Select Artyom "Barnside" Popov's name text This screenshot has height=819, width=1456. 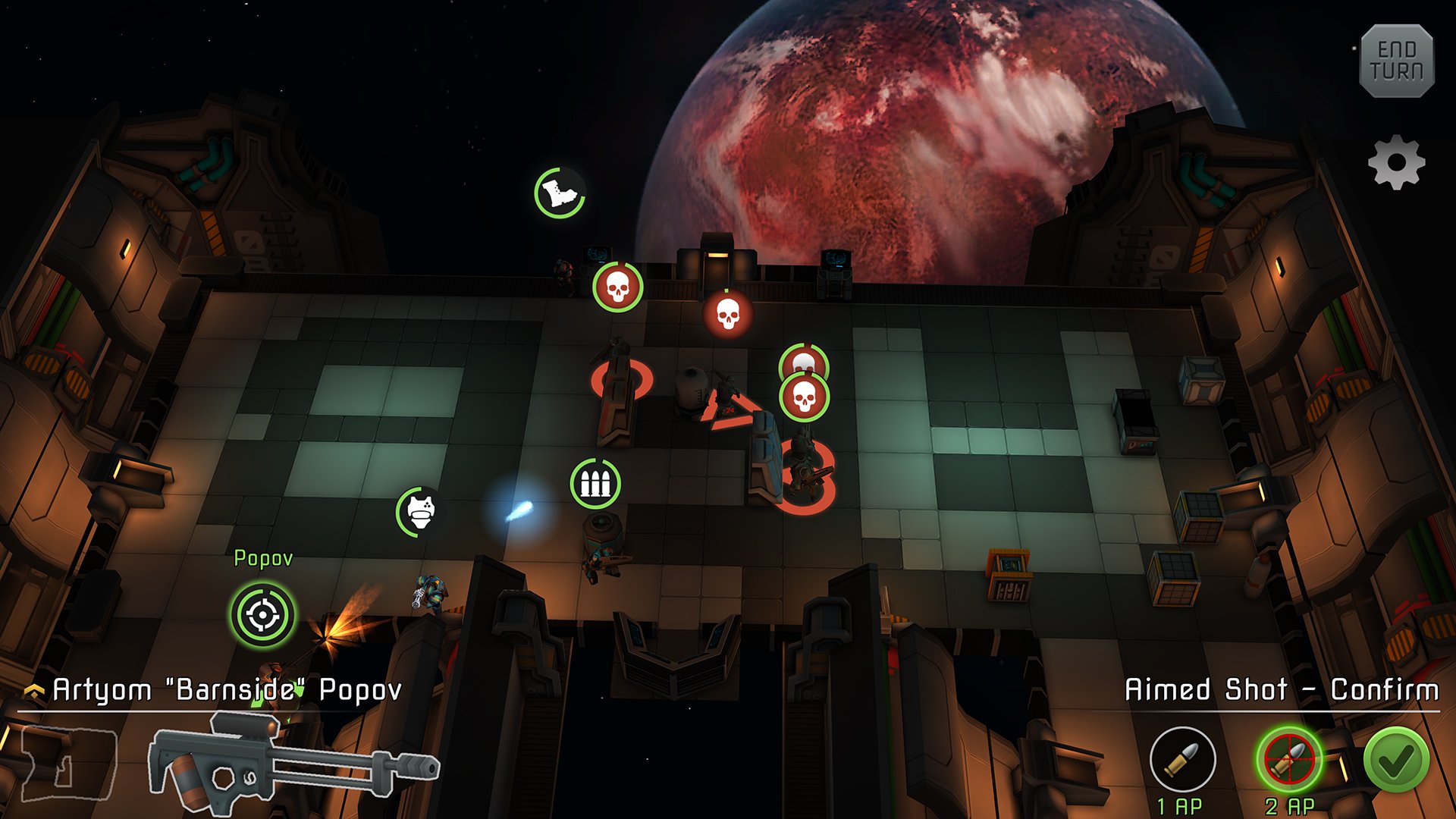(x=227, y=690)
